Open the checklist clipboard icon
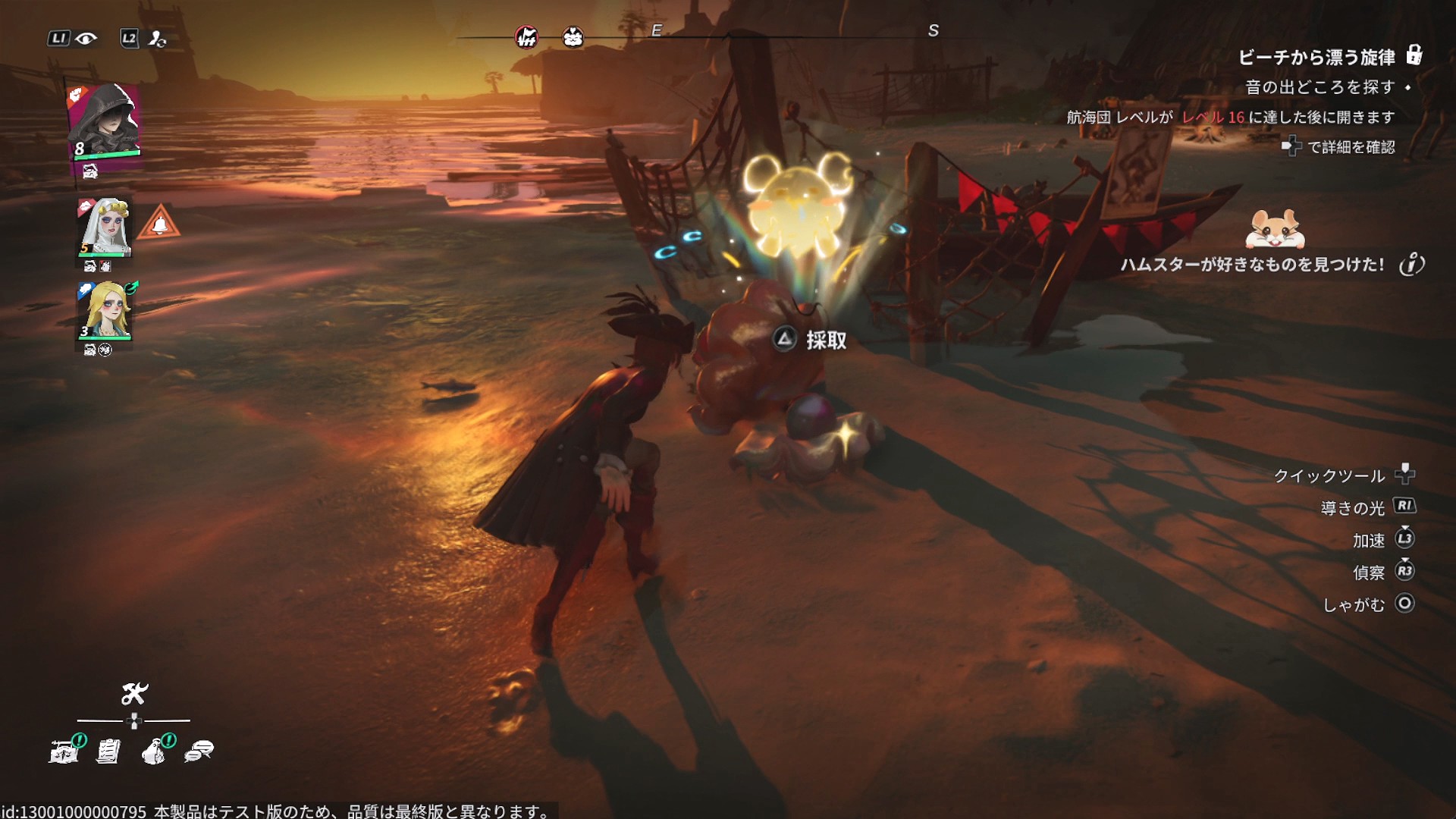The height and width of the screenshot is (819, 1456). click(x=108, y=751)
